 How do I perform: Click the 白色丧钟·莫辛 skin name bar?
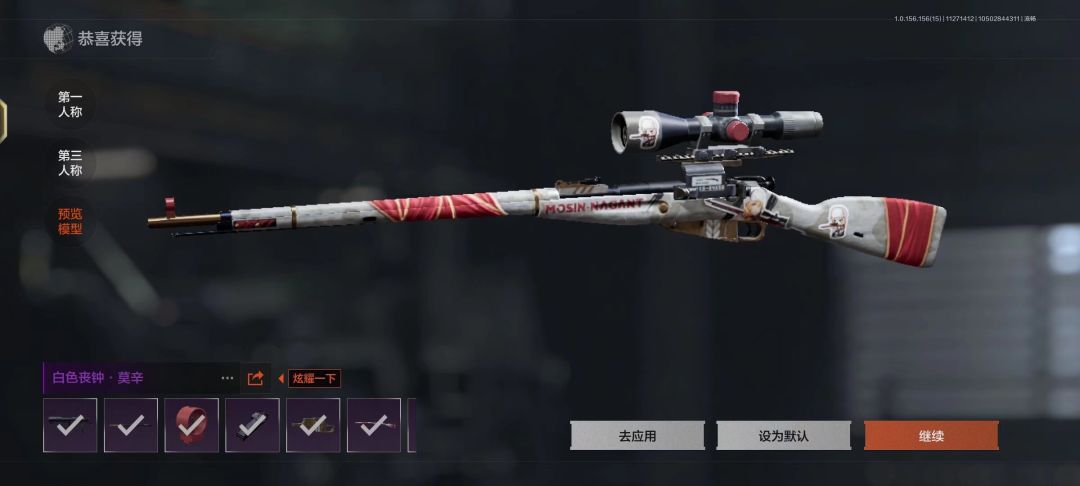[130, 378]
